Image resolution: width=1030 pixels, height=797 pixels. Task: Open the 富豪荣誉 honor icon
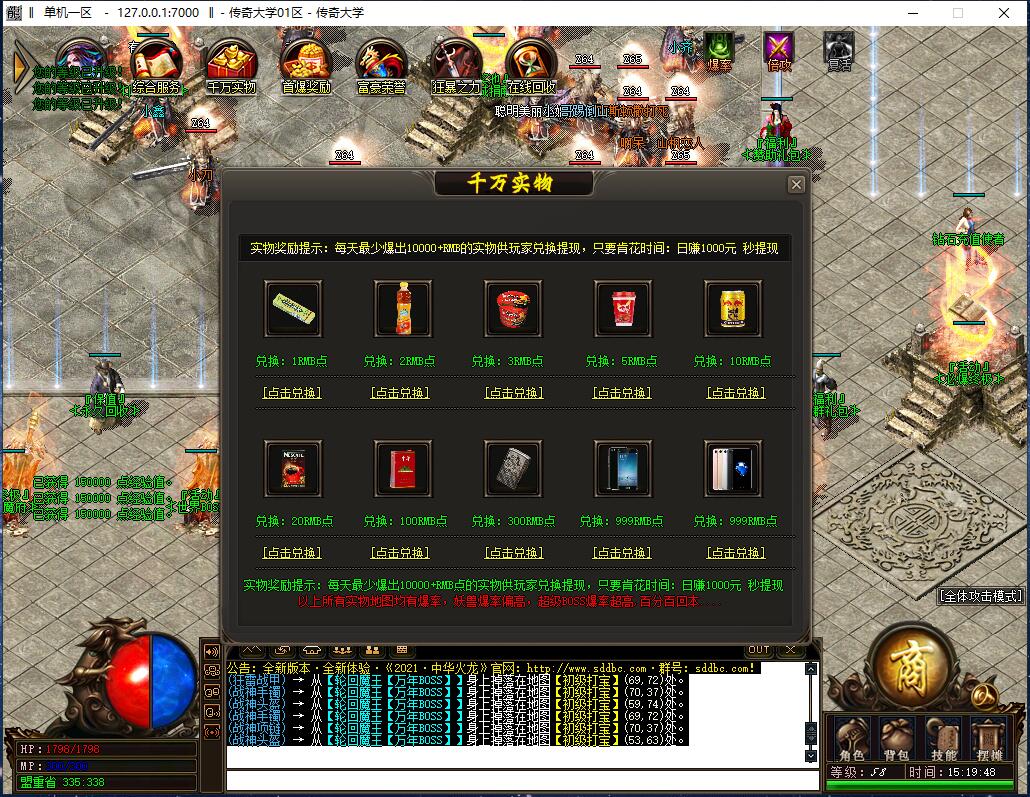[381, 66]
